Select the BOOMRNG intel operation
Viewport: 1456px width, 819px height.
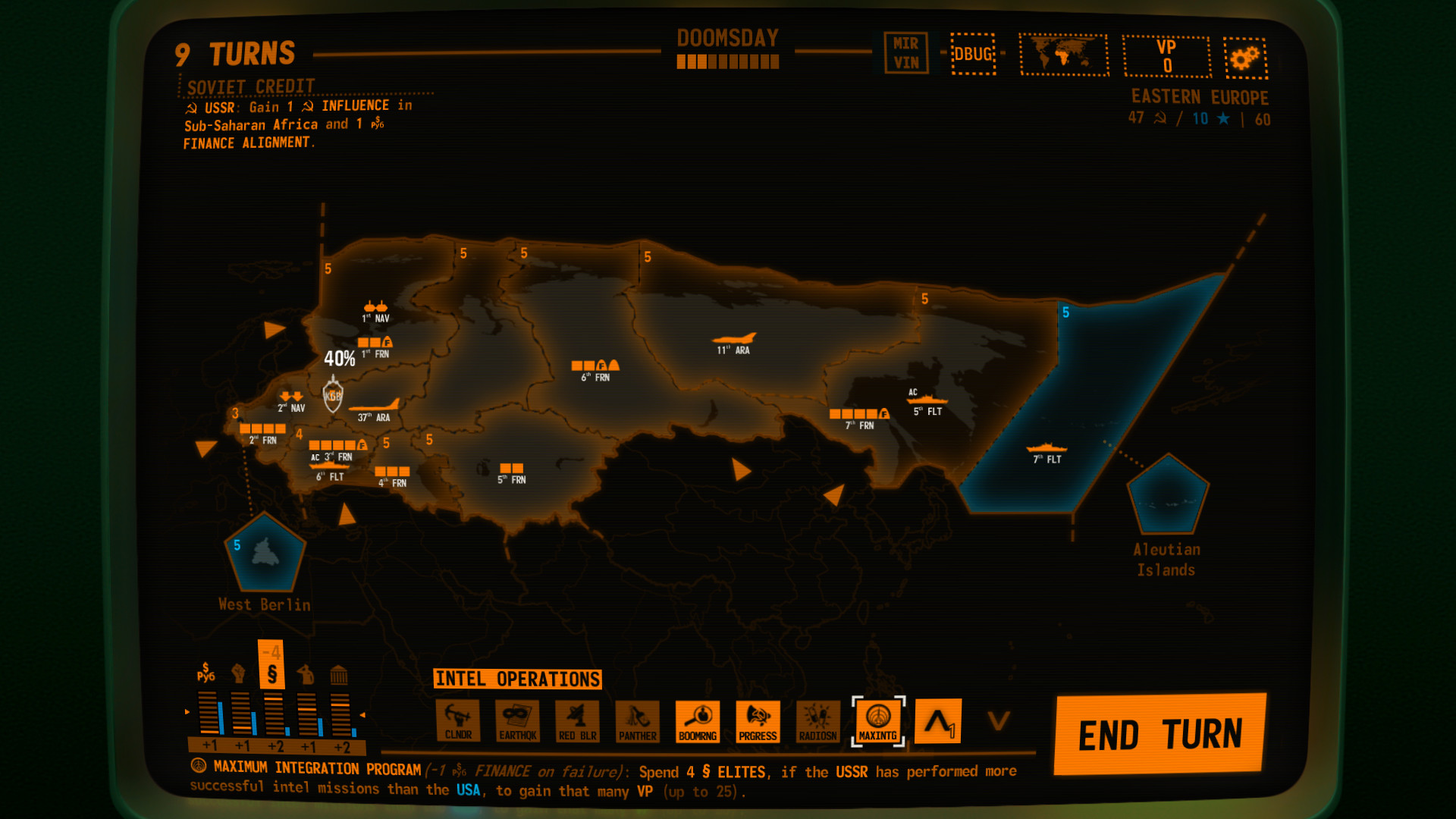[698, 722]
